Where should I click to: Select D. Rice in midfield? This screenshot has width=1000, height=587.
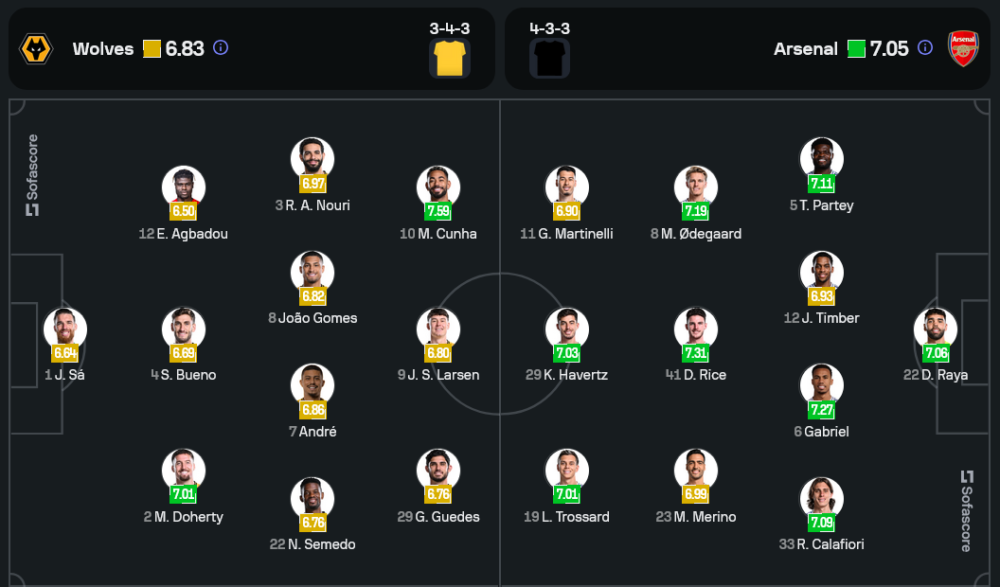pyautogui.click(x=695, y=329)
